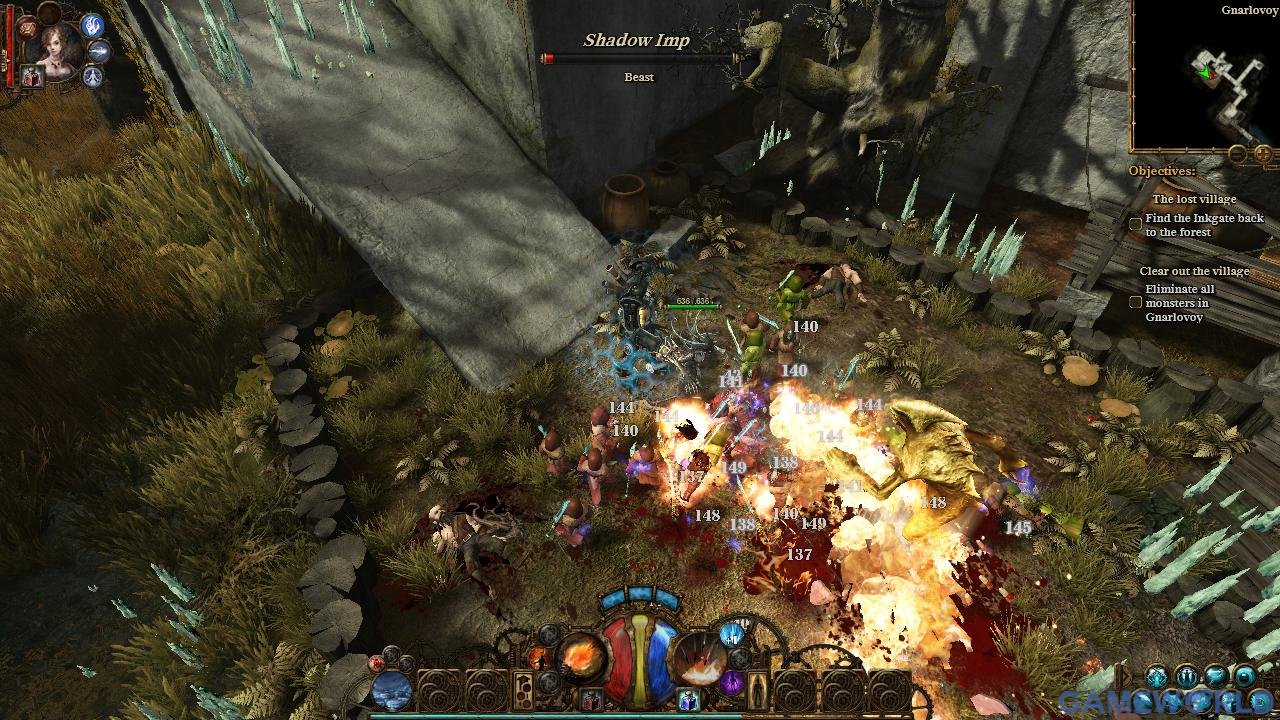Click the companion lady portrait

(x=57, y=45)
